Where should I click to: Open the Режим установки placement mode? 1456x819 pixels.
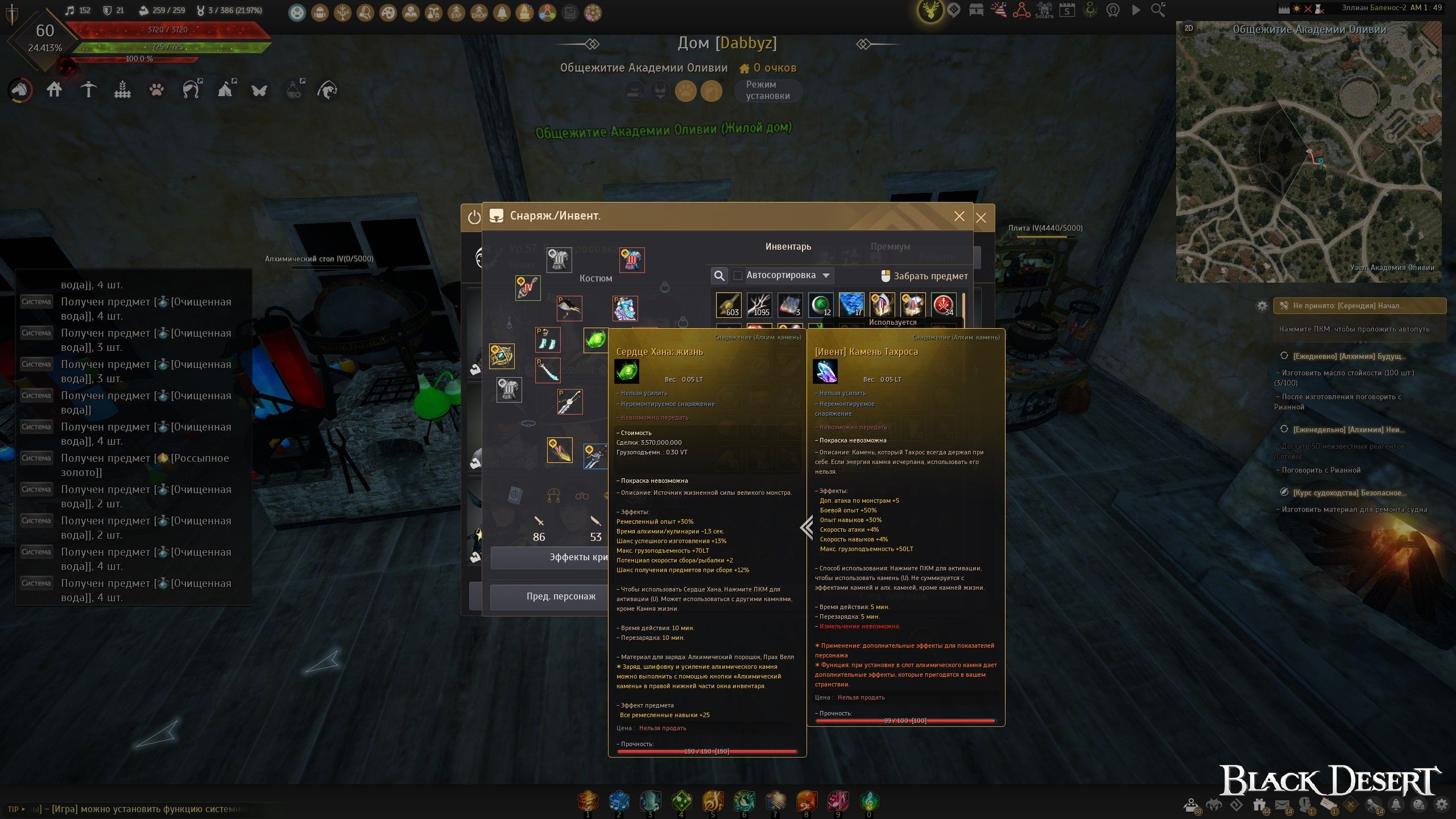[767, 90]
